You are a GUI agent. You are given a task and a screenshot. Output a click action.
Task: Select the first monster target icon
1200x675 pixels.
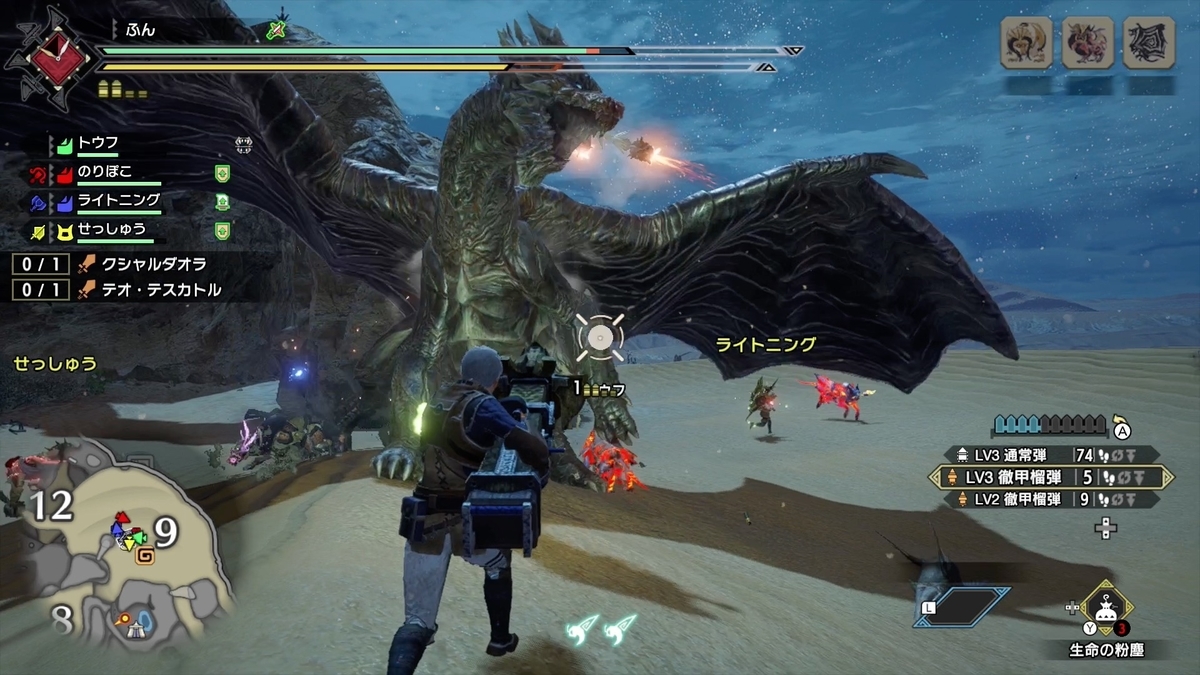pos(1026,43)
